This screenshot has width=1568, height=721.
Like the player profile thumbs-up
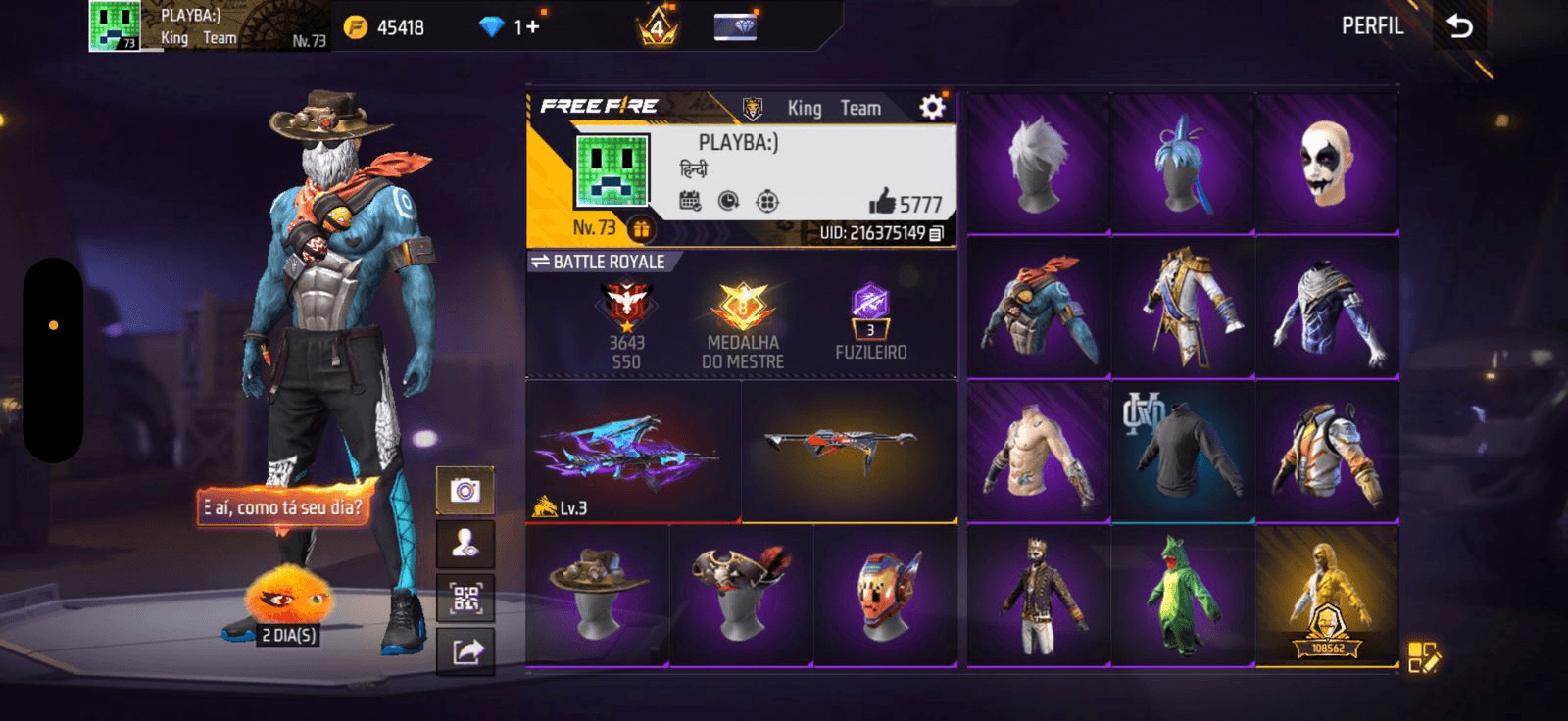[882, 202]
